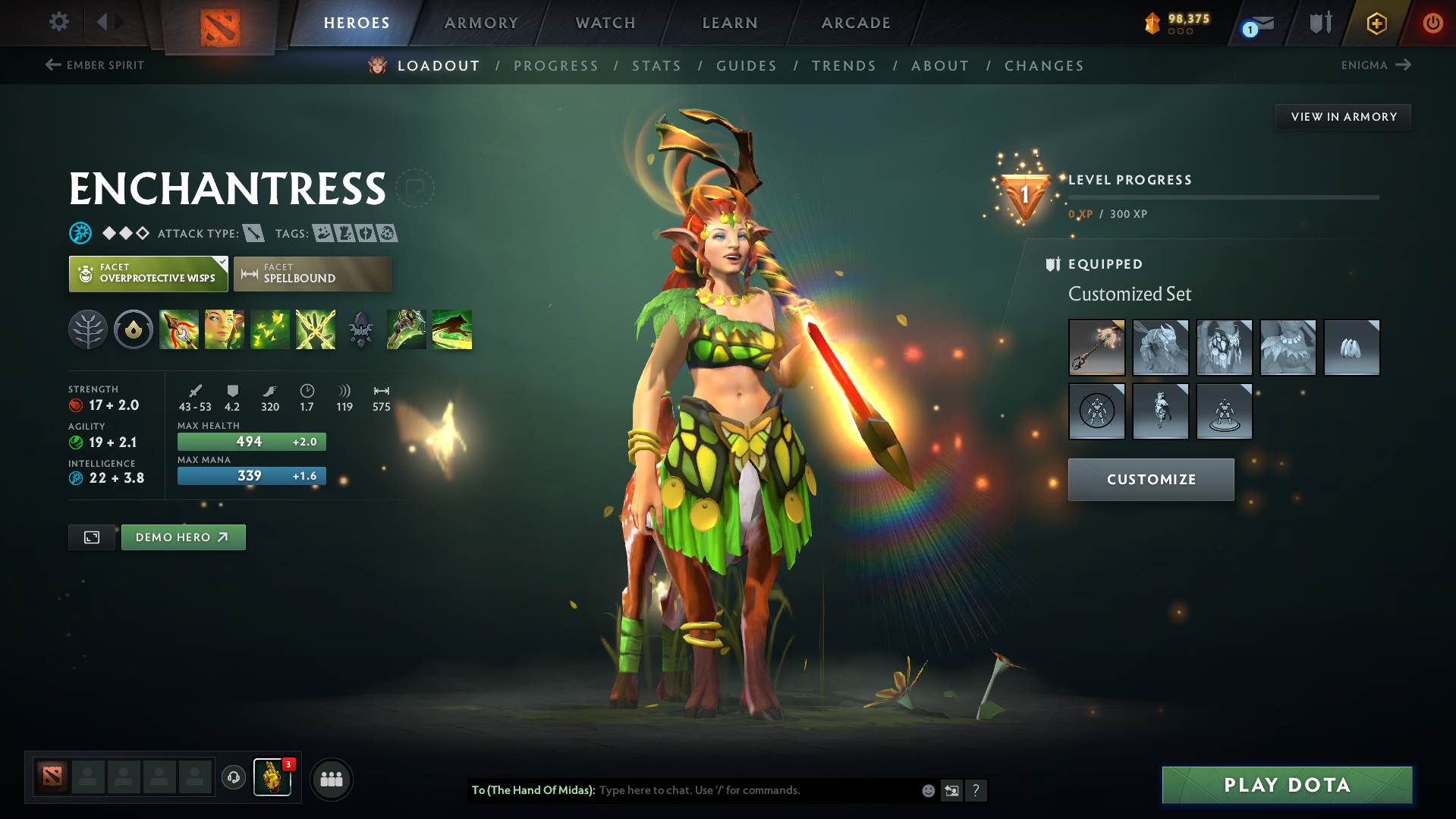
Task: Select the Spellbound facet
Action: pyautogui.click(x=312, y=273)
